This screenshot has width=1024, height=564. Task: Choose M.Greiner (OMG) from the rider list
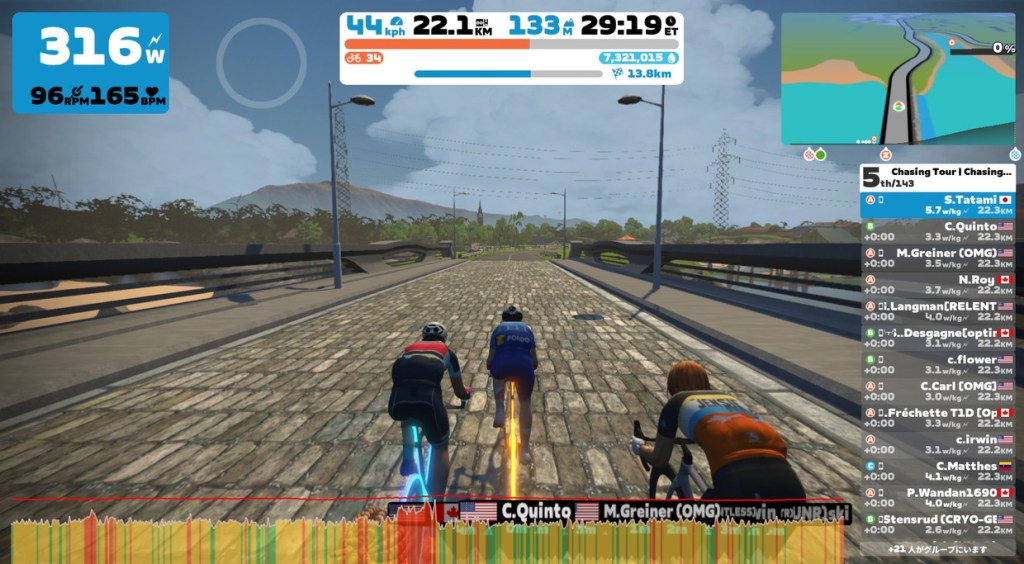click(x=939, y=258)
